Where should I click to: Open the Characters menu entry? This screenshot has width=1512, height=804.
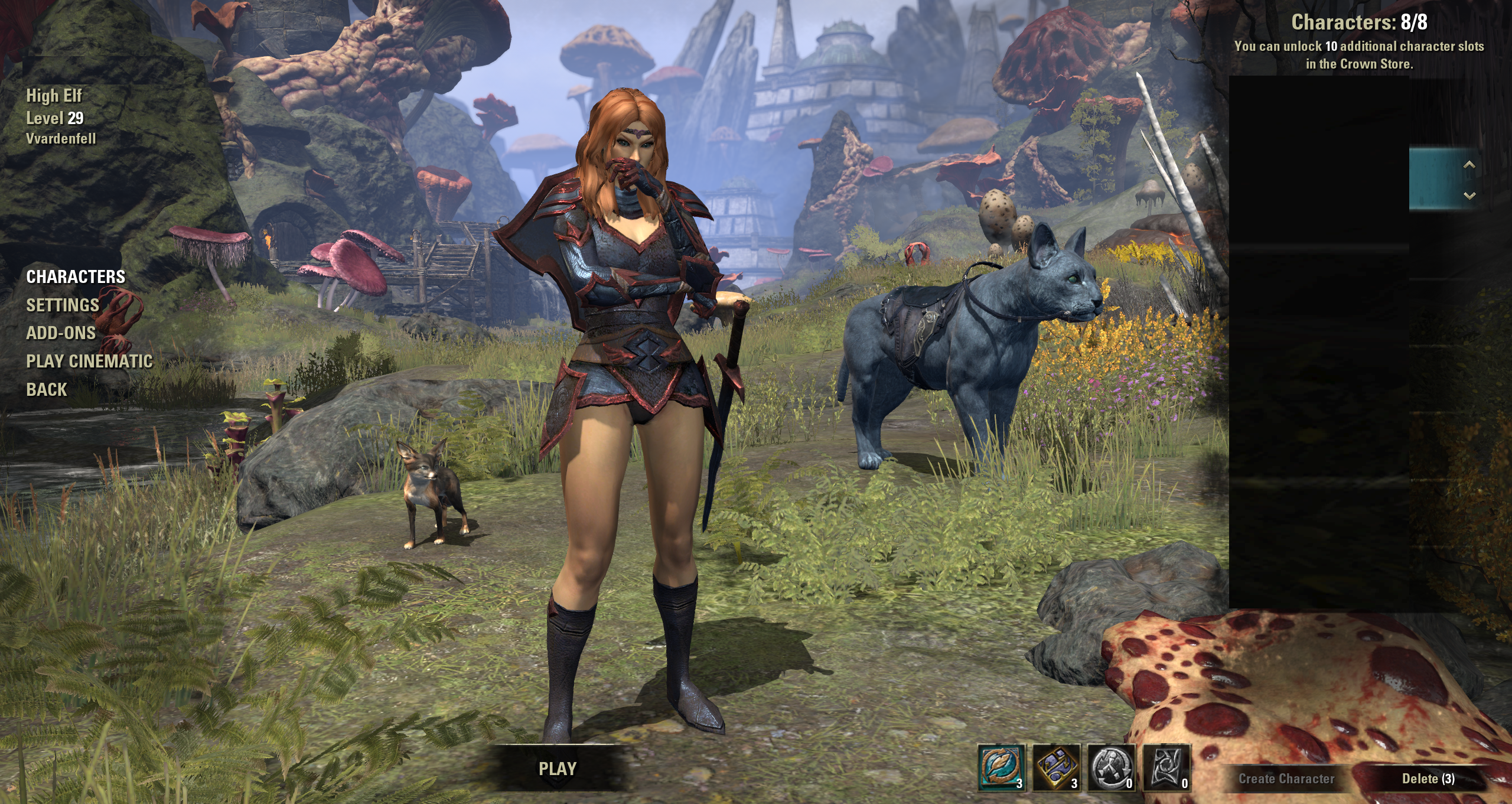click(x=76, y=276)
